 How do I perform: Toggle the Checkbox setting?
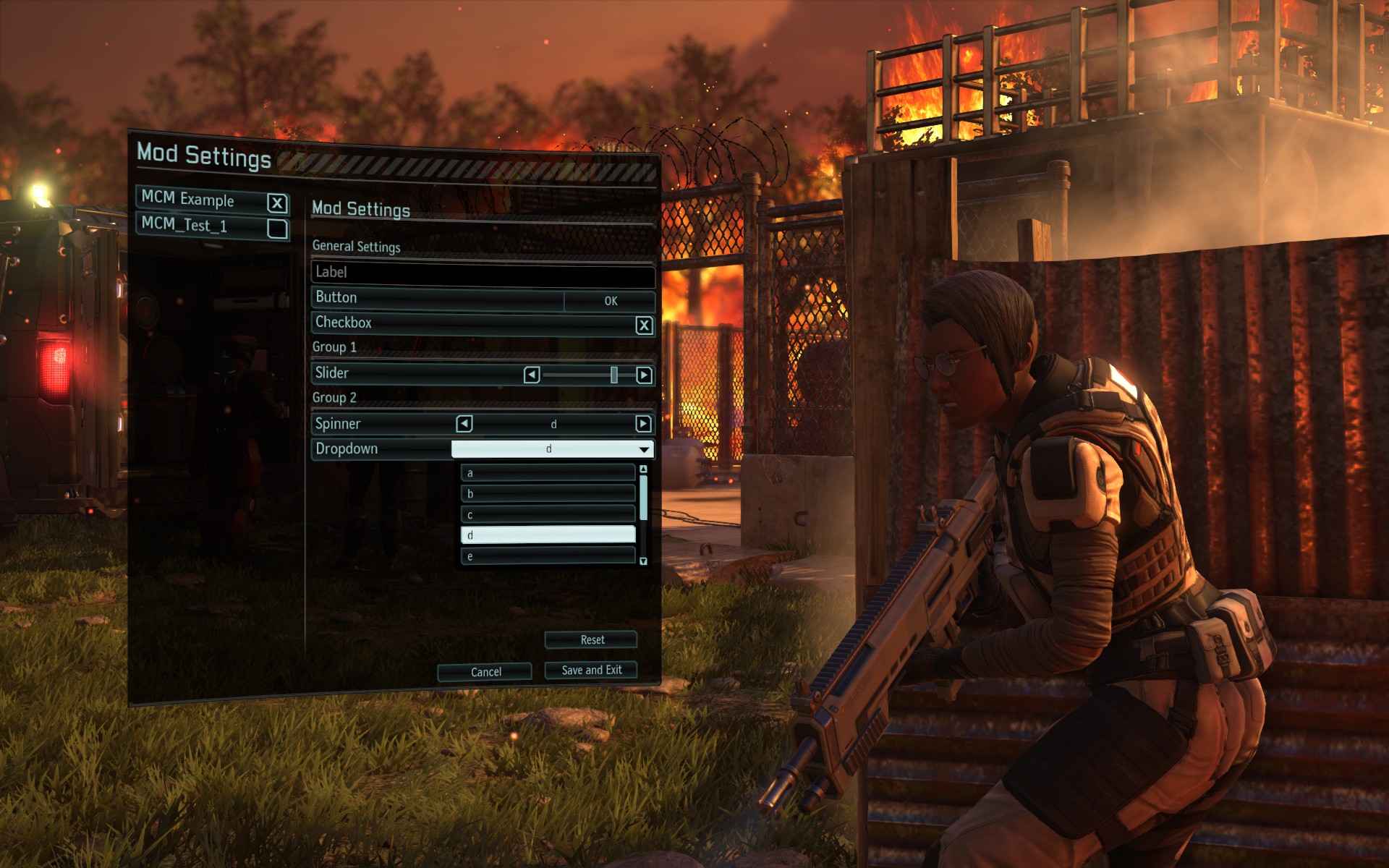(643, 325)
